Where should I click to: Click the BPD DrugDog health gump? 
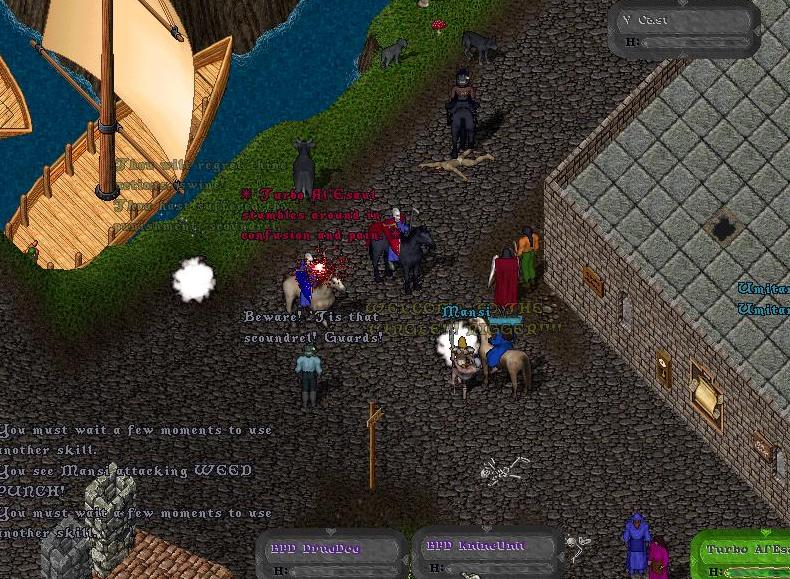(331, 554)
